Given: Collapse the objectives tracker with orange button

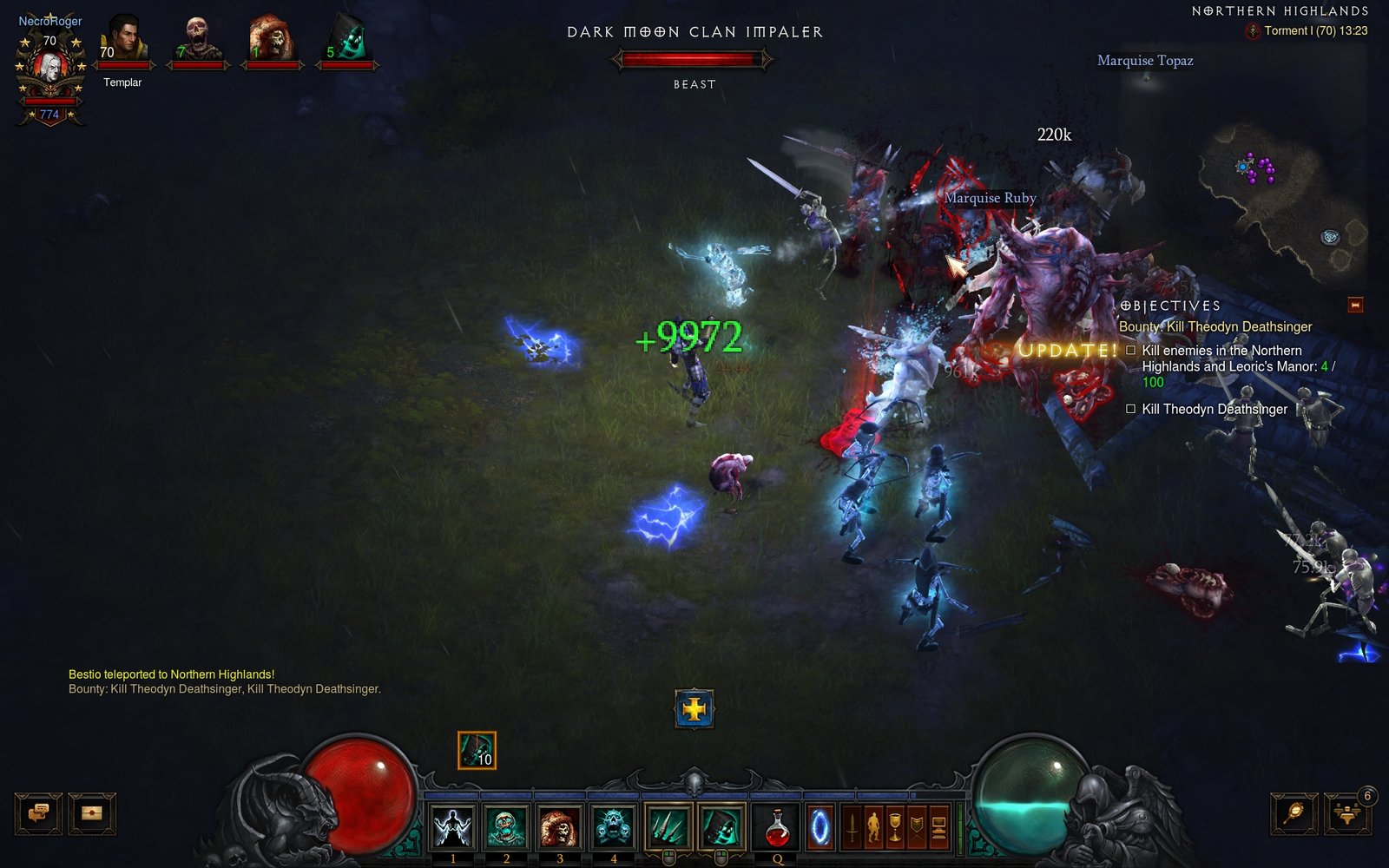Looking at the screenshot, I should (1355, 305).
